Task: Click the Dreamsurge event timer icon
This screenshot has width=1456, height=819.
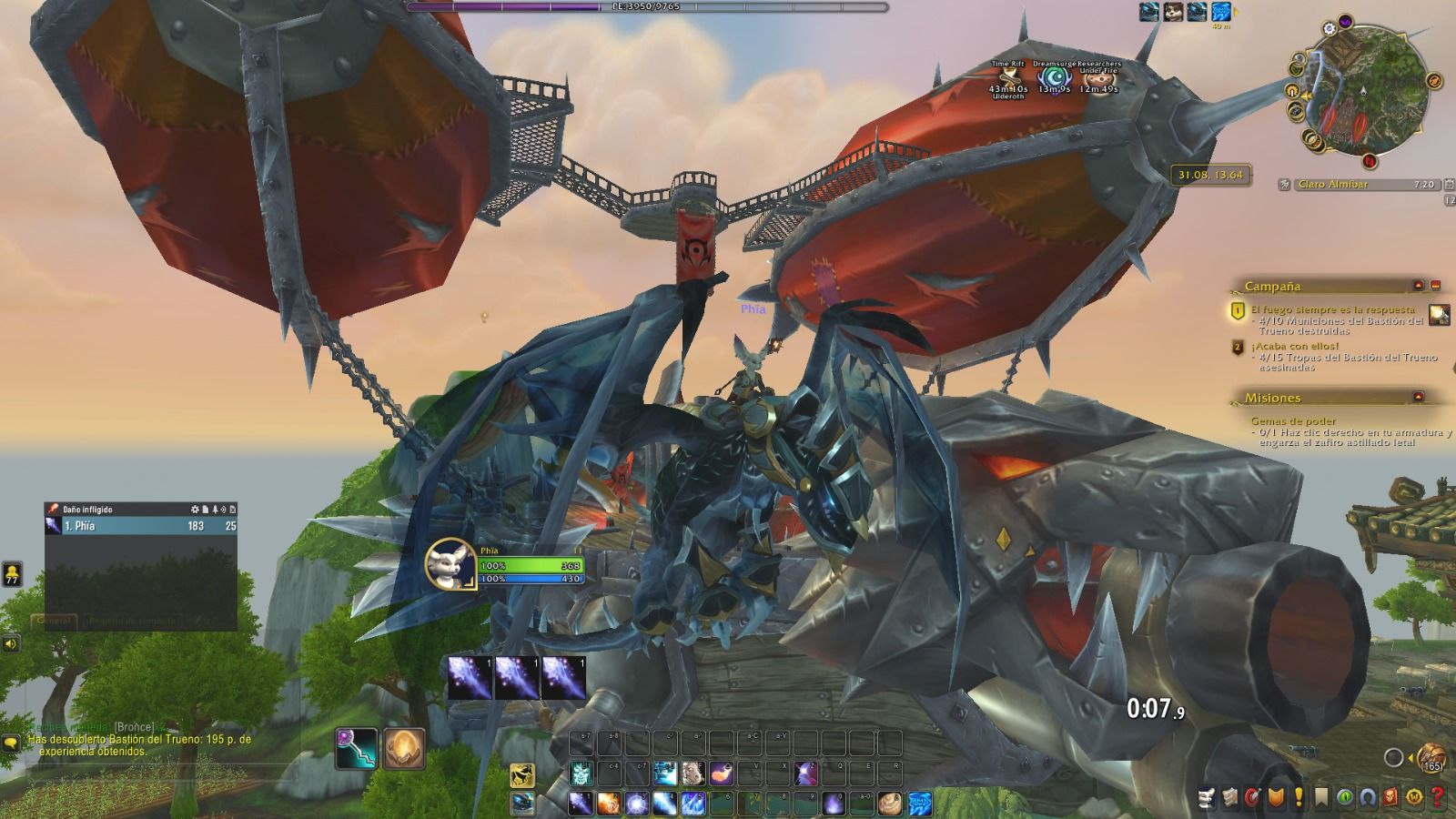Action: 1055,77
